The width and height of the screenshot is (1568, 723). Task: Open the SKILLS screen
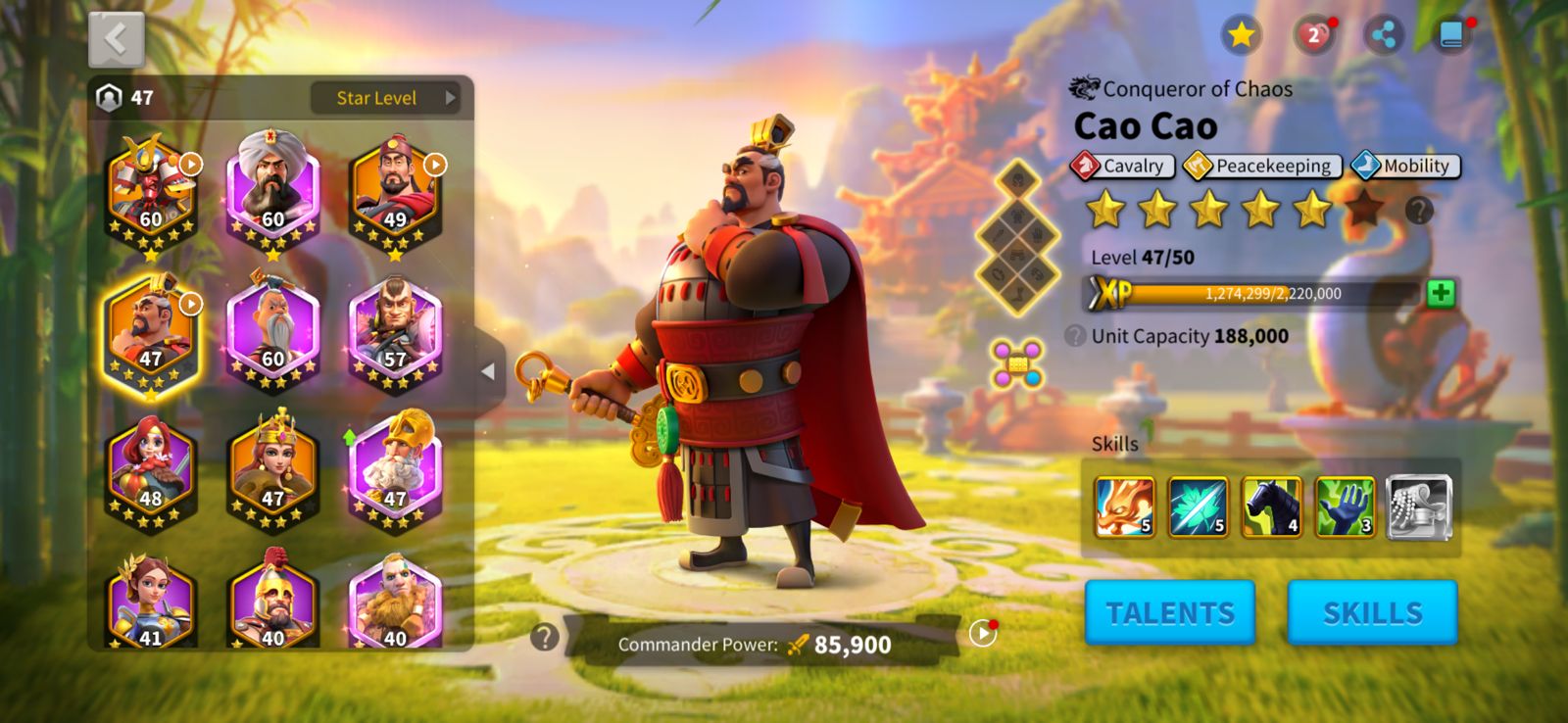tap(1372, 612)
